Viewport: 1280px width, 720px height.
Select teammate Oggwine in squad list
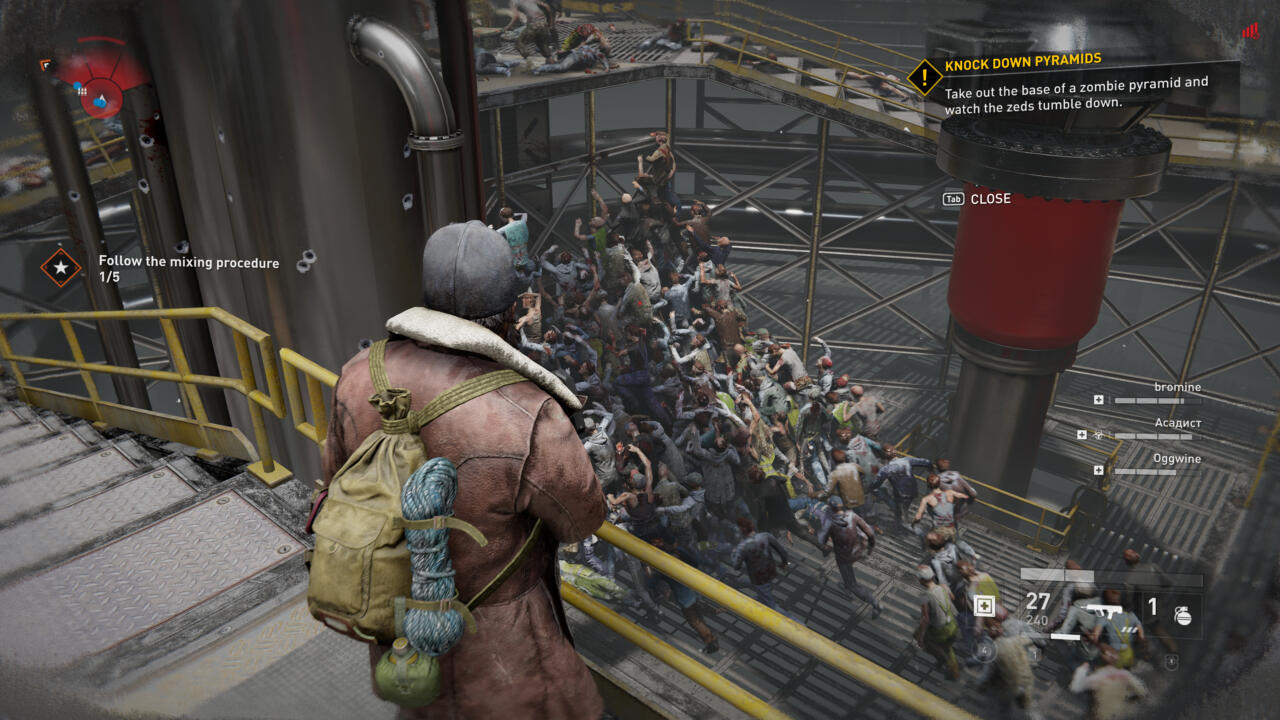point(1176,460)
